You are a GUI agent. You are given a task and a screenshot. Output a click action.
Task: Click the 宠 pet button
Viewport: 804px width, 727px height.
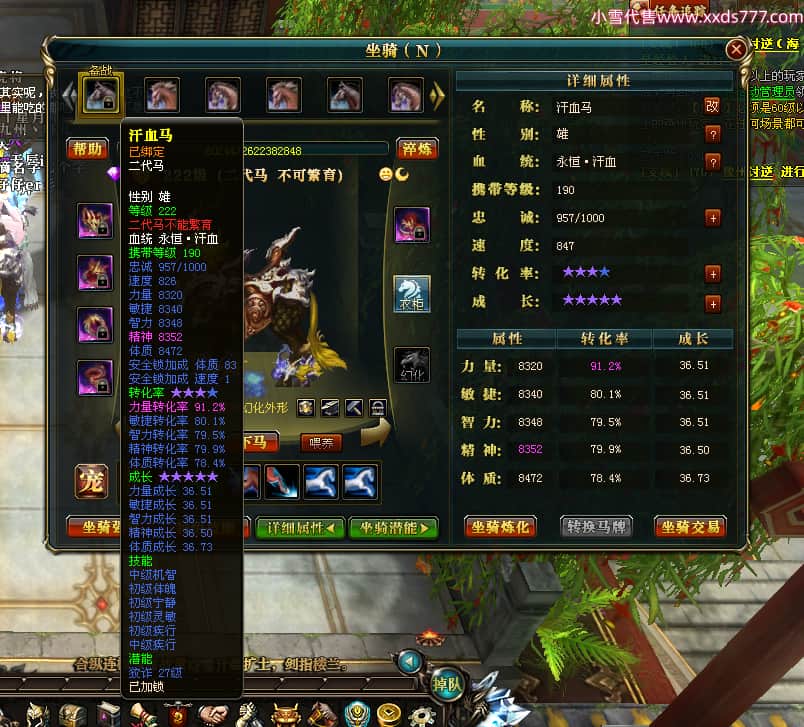click(92, 481)
